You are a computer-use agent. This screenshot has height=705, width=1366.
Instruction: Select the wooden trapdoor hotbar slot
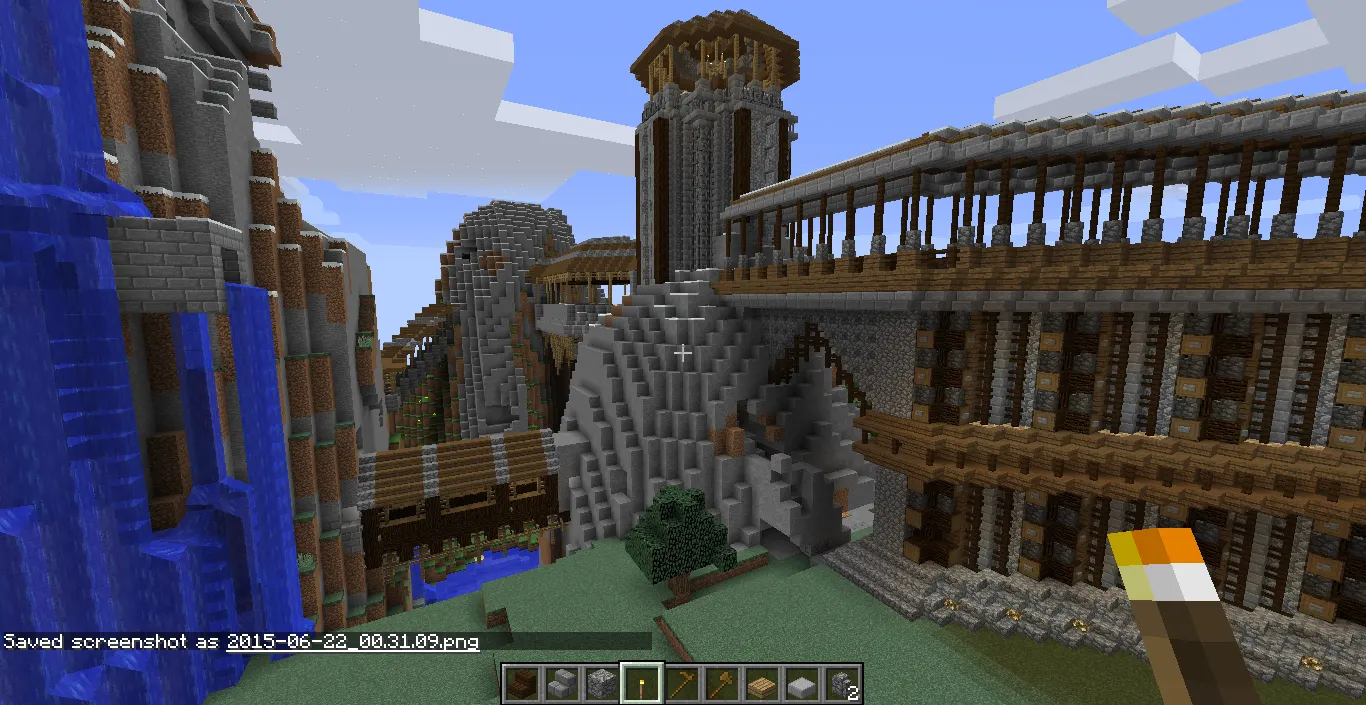click(x=761, y=684)
